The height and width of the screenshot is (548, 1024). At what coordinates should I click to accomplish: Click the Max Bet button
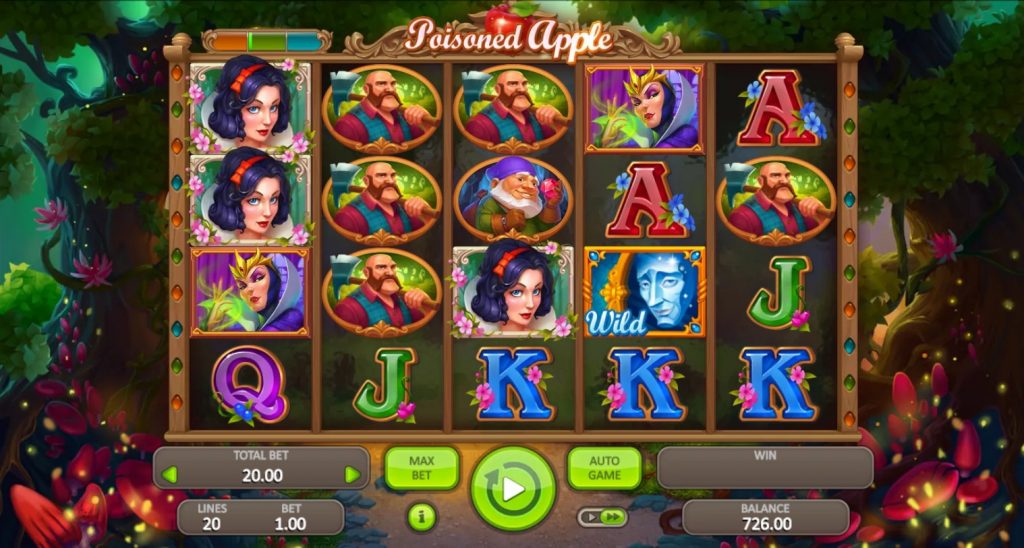421,468
